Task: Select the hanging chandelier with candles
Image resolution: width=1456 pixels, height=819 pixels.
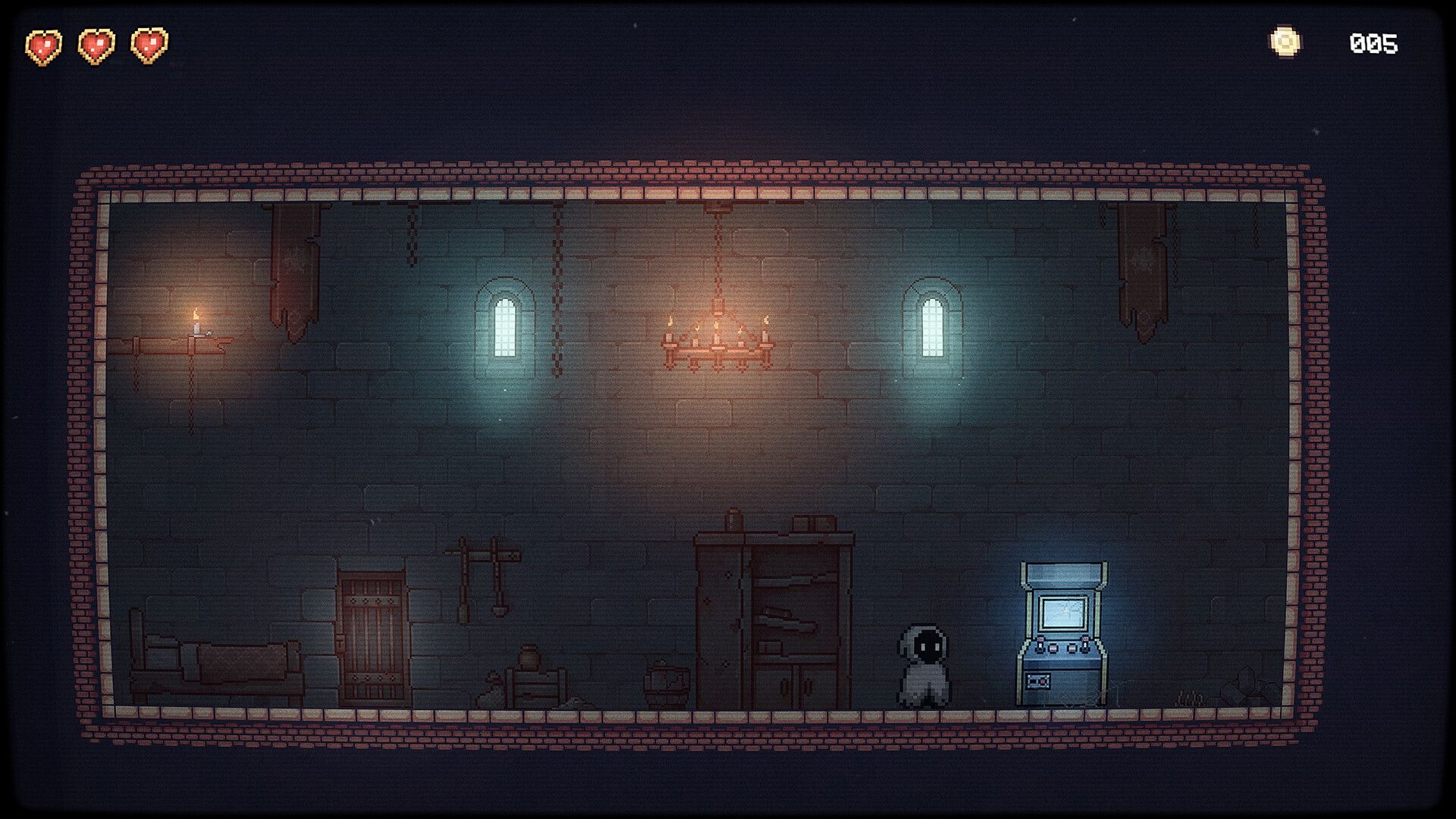Action: pos(717,341)
